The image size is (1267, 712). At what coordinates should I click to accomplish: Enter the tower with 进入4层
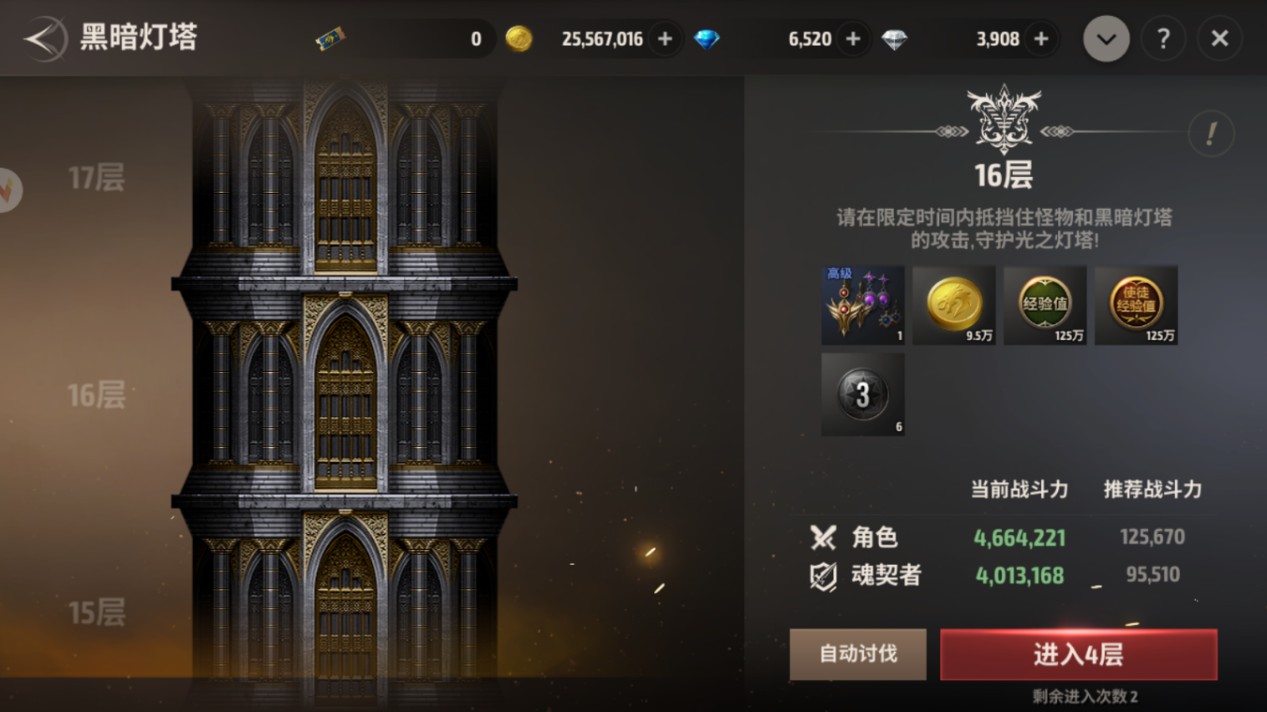click(1078, 654)
